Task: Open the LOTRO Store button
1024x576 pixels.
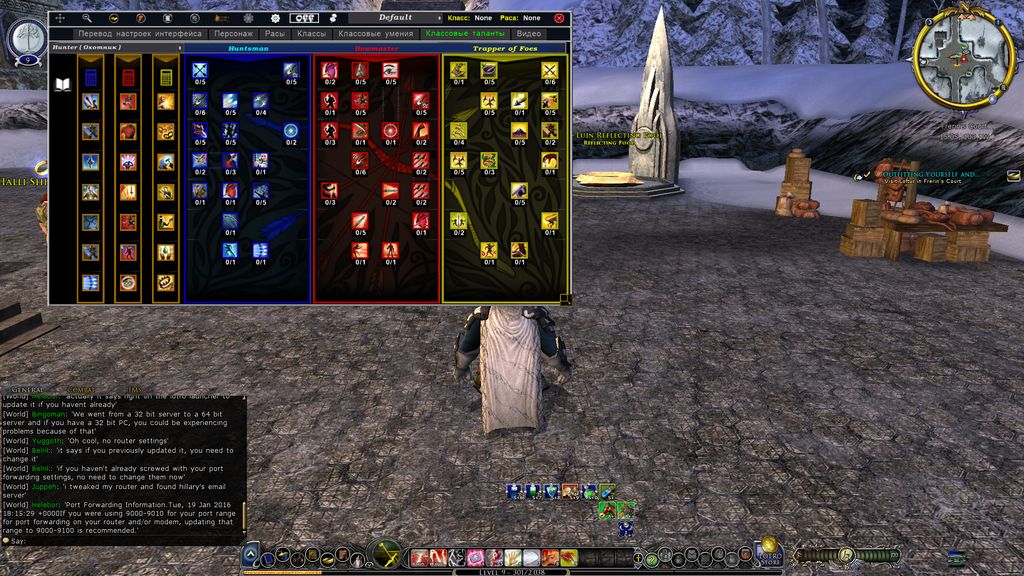Action: point(769,549)
